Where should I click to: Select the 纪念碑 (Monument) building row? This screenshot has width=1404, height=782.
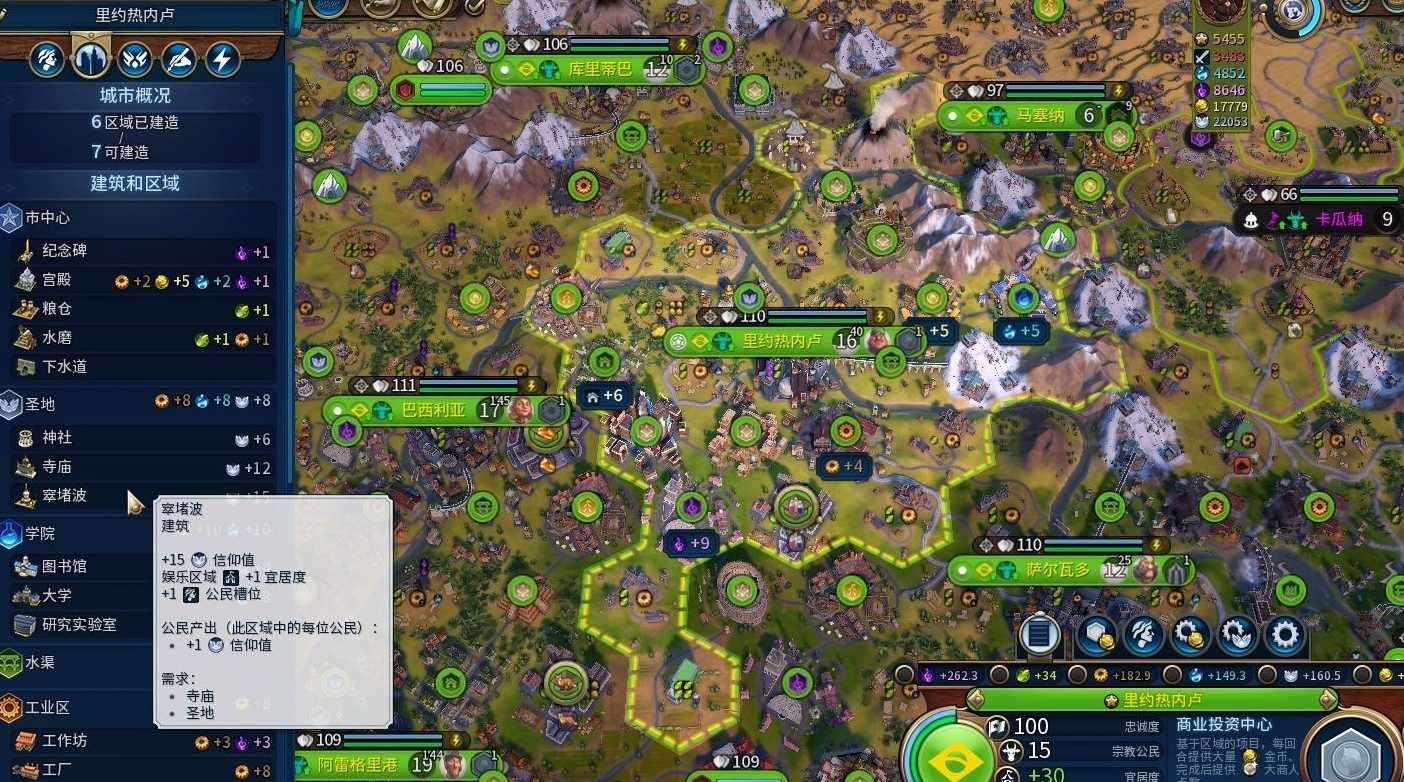coord(140,252)
